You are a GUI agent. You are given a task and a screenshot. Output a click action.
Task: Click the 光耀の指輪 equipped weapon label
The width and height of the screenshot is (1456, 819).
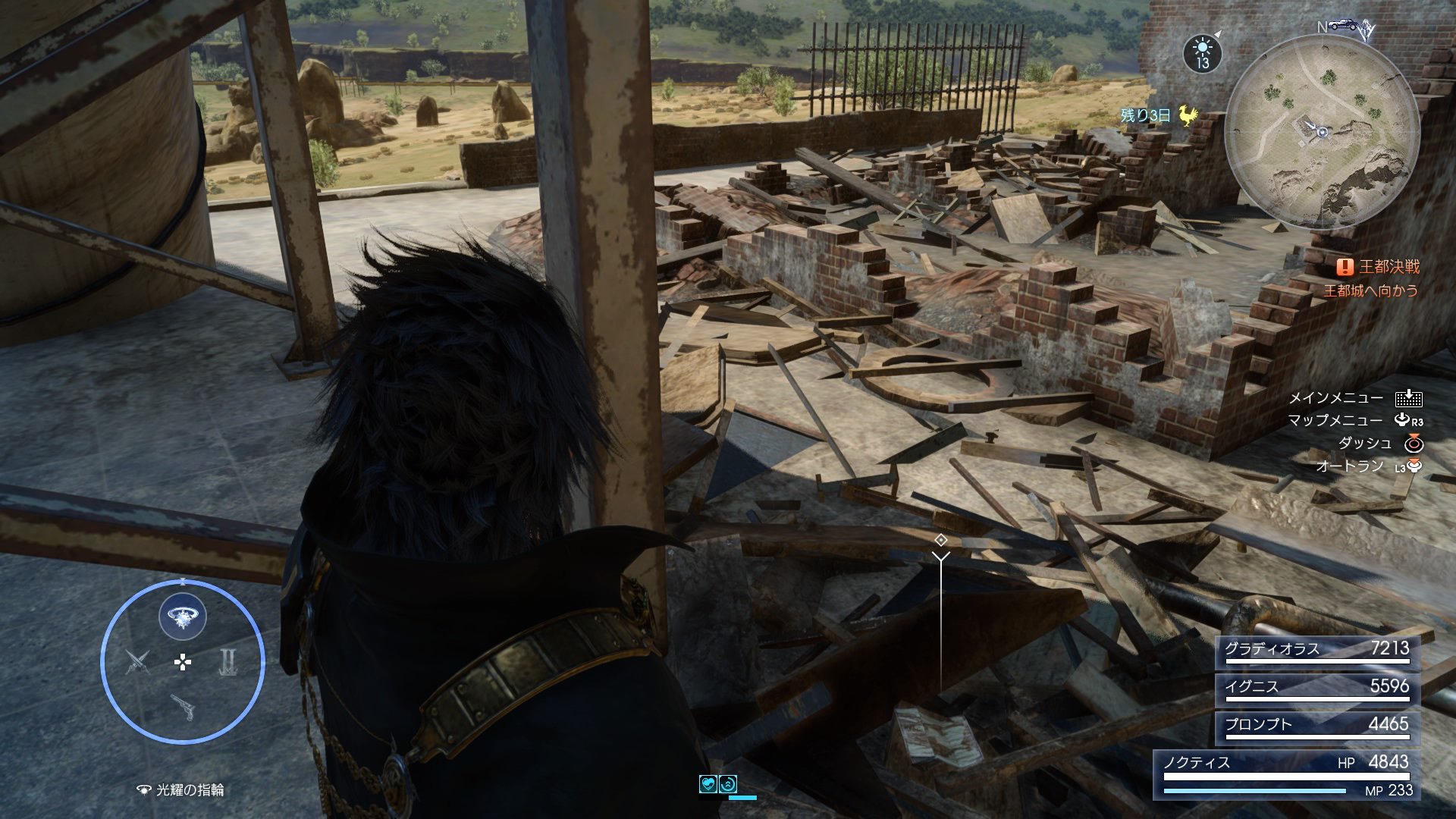pos(189,790)
